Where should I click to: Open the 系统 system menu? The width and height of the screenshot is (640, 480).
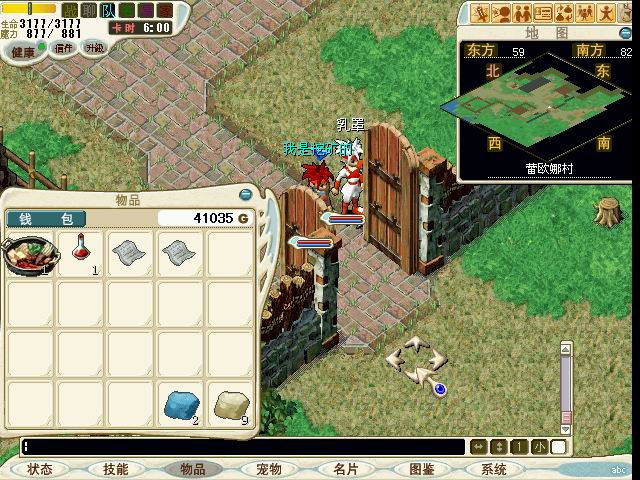(x=494, y=469)
